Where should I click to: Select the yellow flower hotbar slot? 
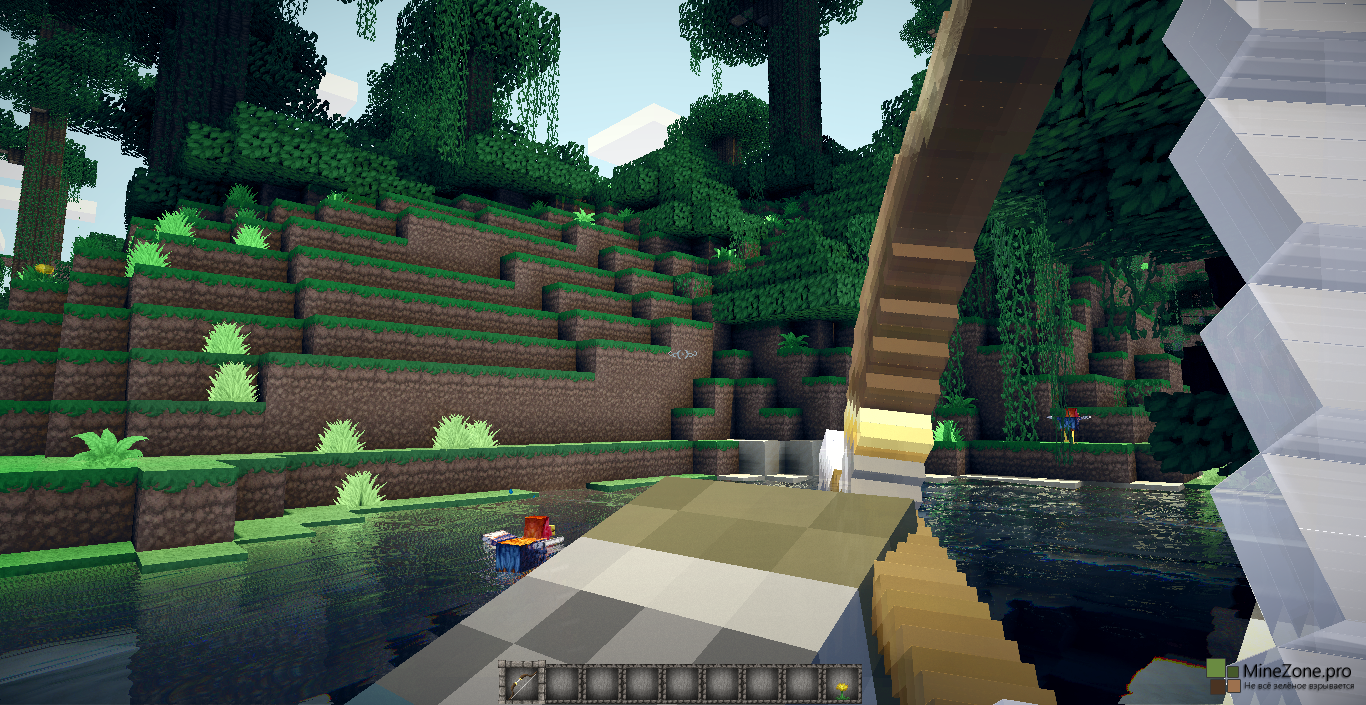(x=841, y=684)
